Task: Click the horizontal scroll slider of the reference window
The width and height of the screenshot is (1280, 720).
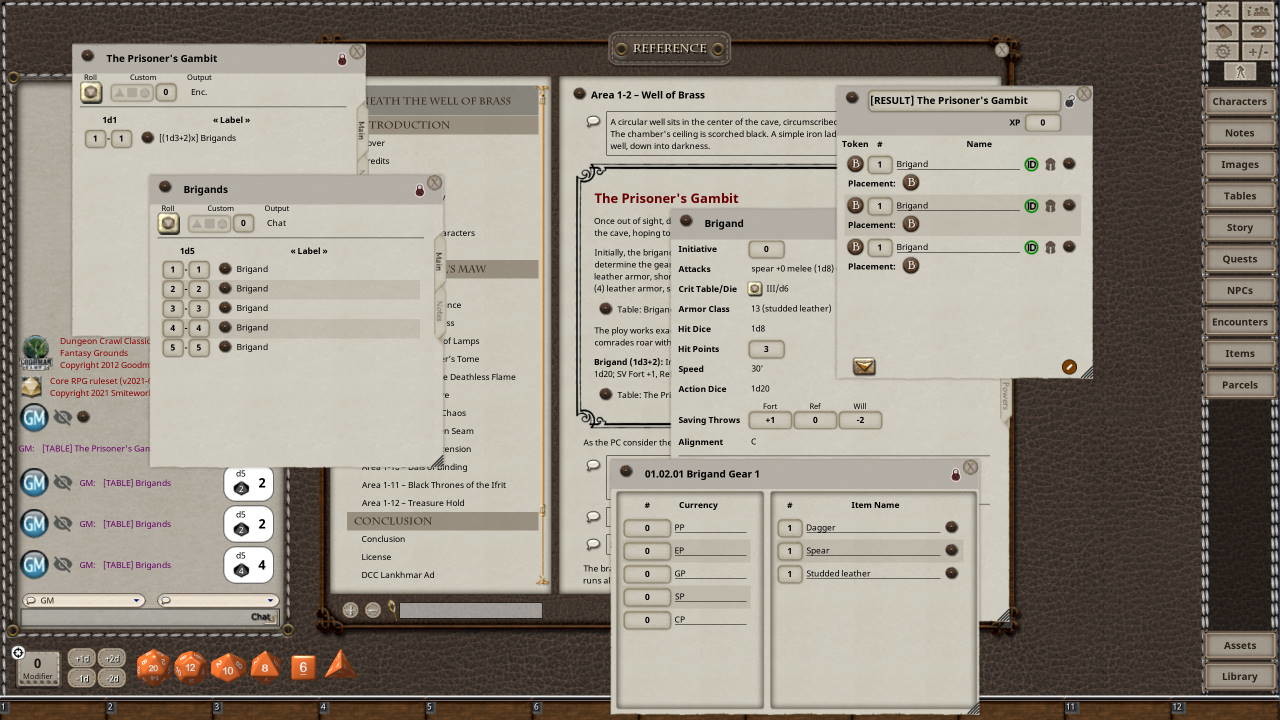Action: click(470, 609)
